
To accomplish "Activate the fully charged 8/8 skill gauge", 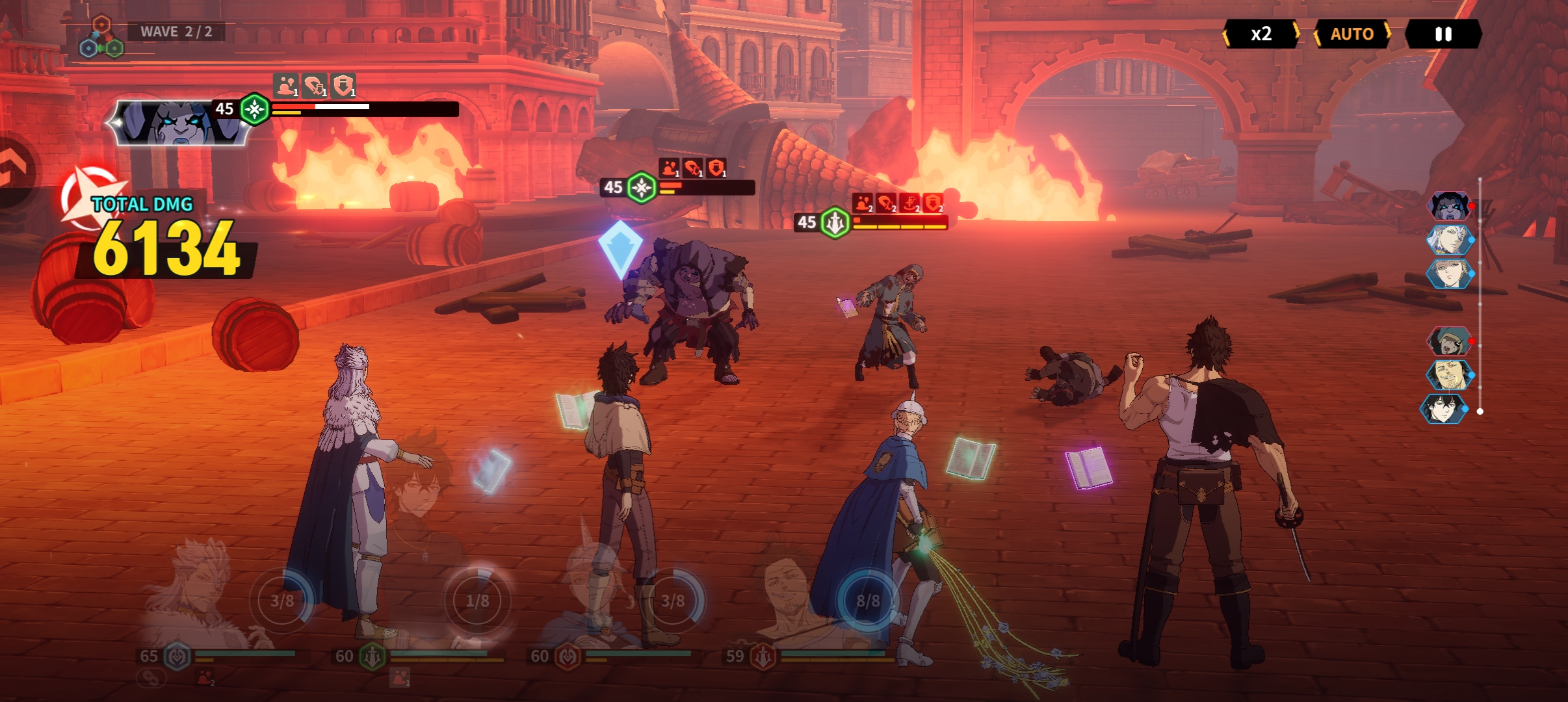I will tap(868, 601).
